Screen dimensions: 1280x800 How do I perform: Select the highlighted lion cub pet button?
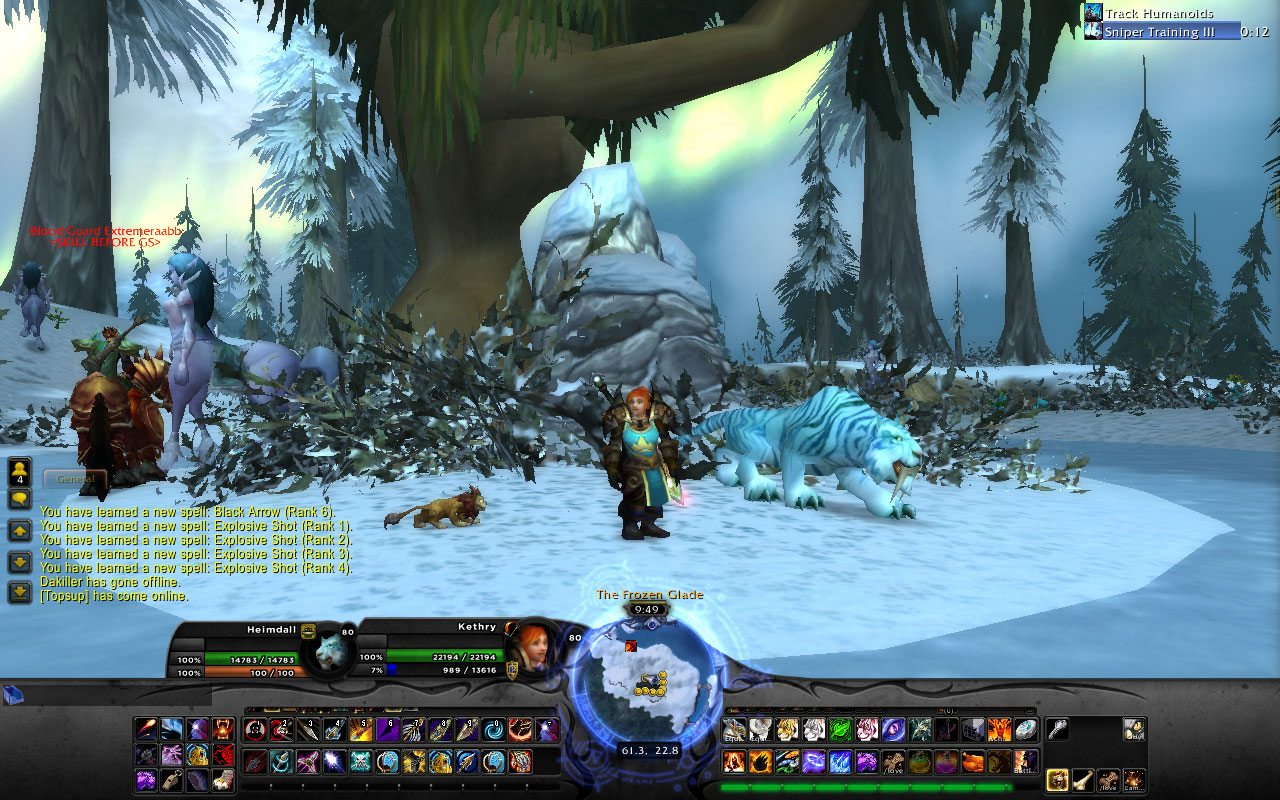1057,780
